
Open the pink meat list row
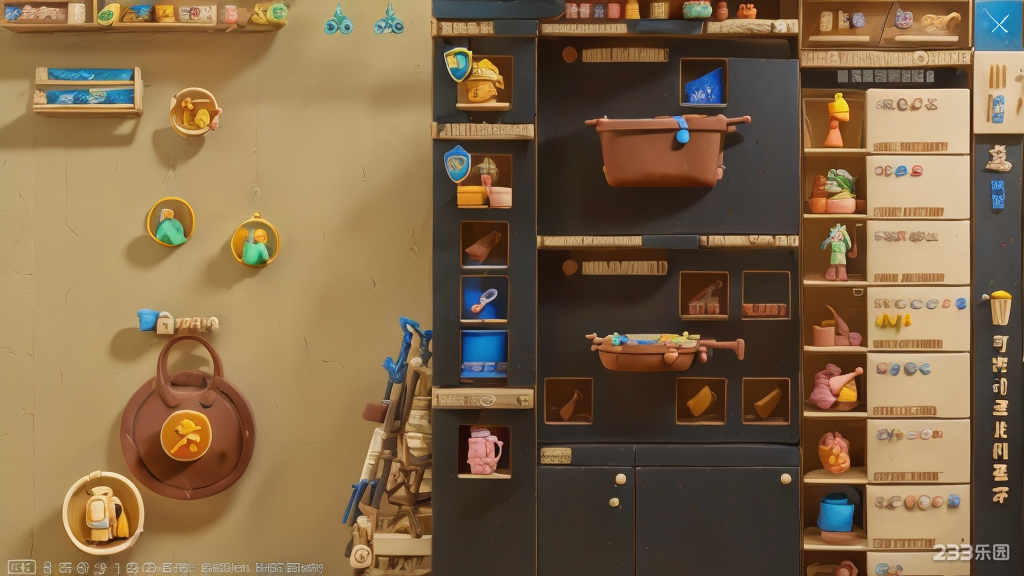[886, 385]
